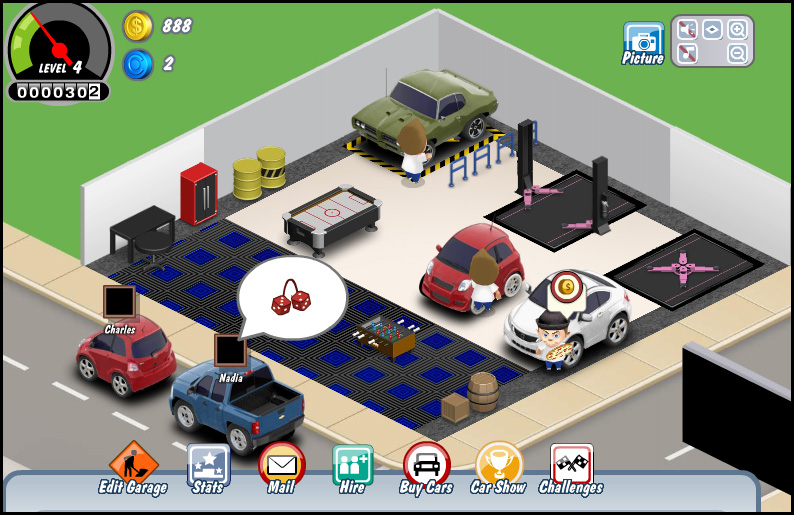Open the Hire menu

(x=352, y=466)
